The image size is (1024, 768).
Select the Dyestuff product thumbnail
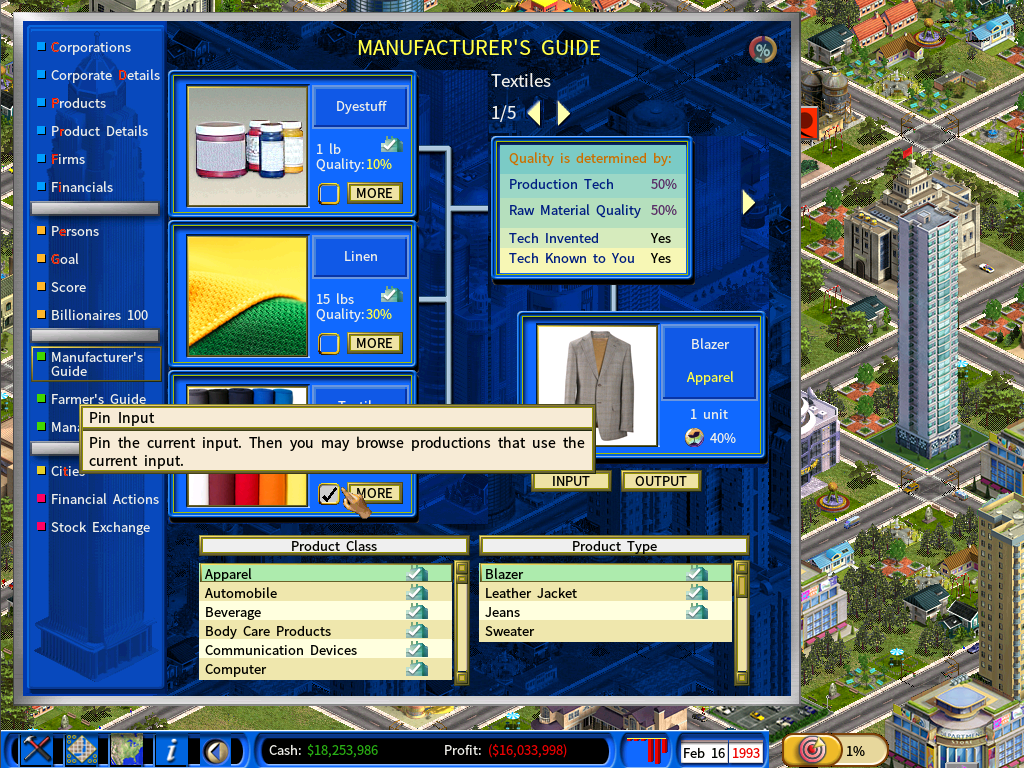point(247,146)
